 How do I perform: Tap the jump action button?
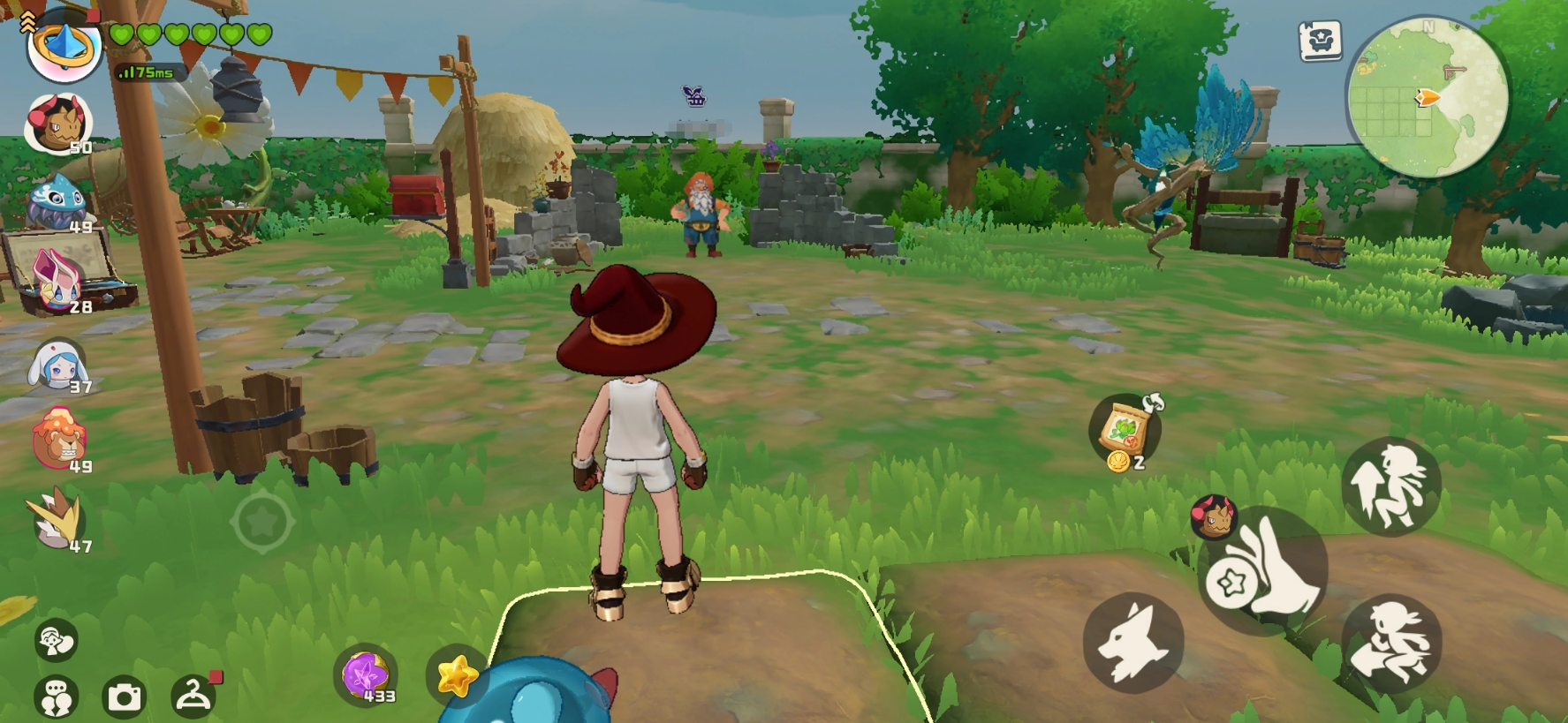pyautogui.click(x=1390, y=486)
